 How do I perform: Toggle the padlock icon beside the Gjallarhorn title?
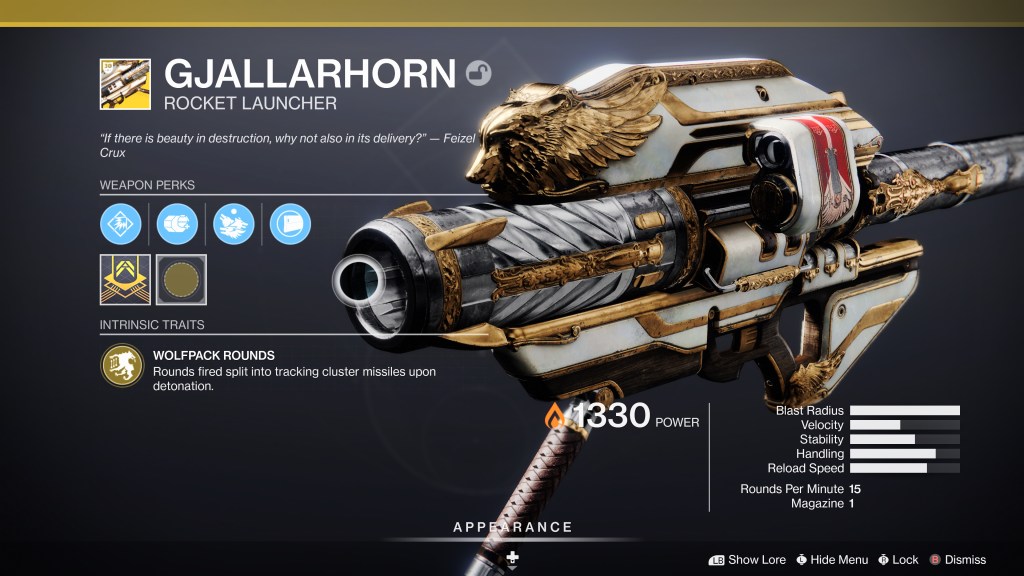tap(479, 72)
